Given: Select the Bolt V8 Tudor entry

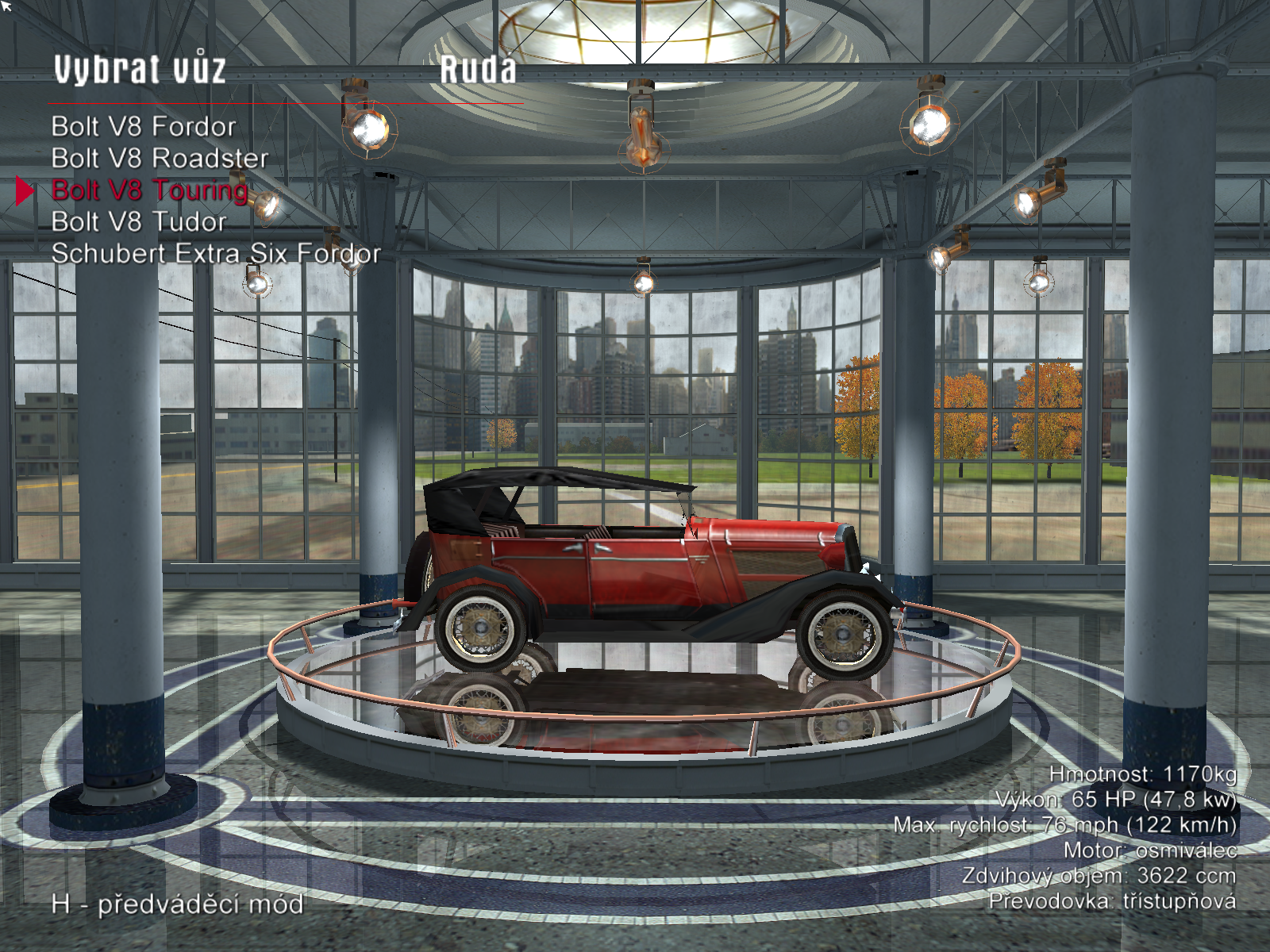Looking at the screenshot, I should [139, 222].
